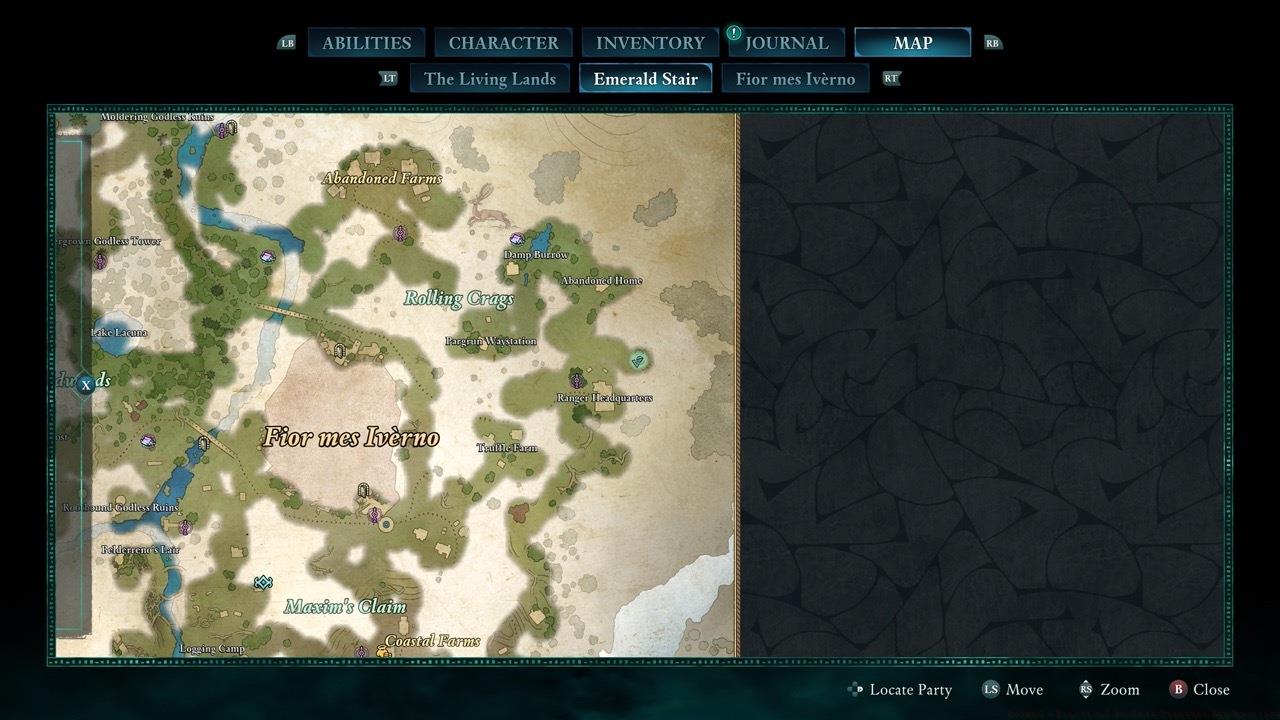Select the cave entrance icon at Damp Burrow

pos(516,240)
